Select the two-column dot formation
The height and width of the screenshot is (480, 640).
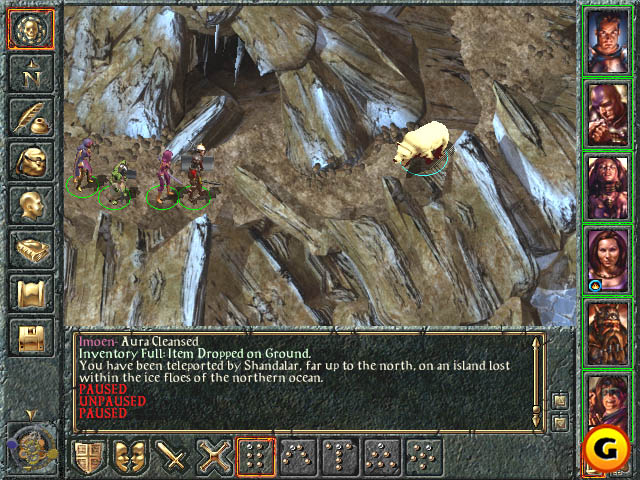(256, 457)
